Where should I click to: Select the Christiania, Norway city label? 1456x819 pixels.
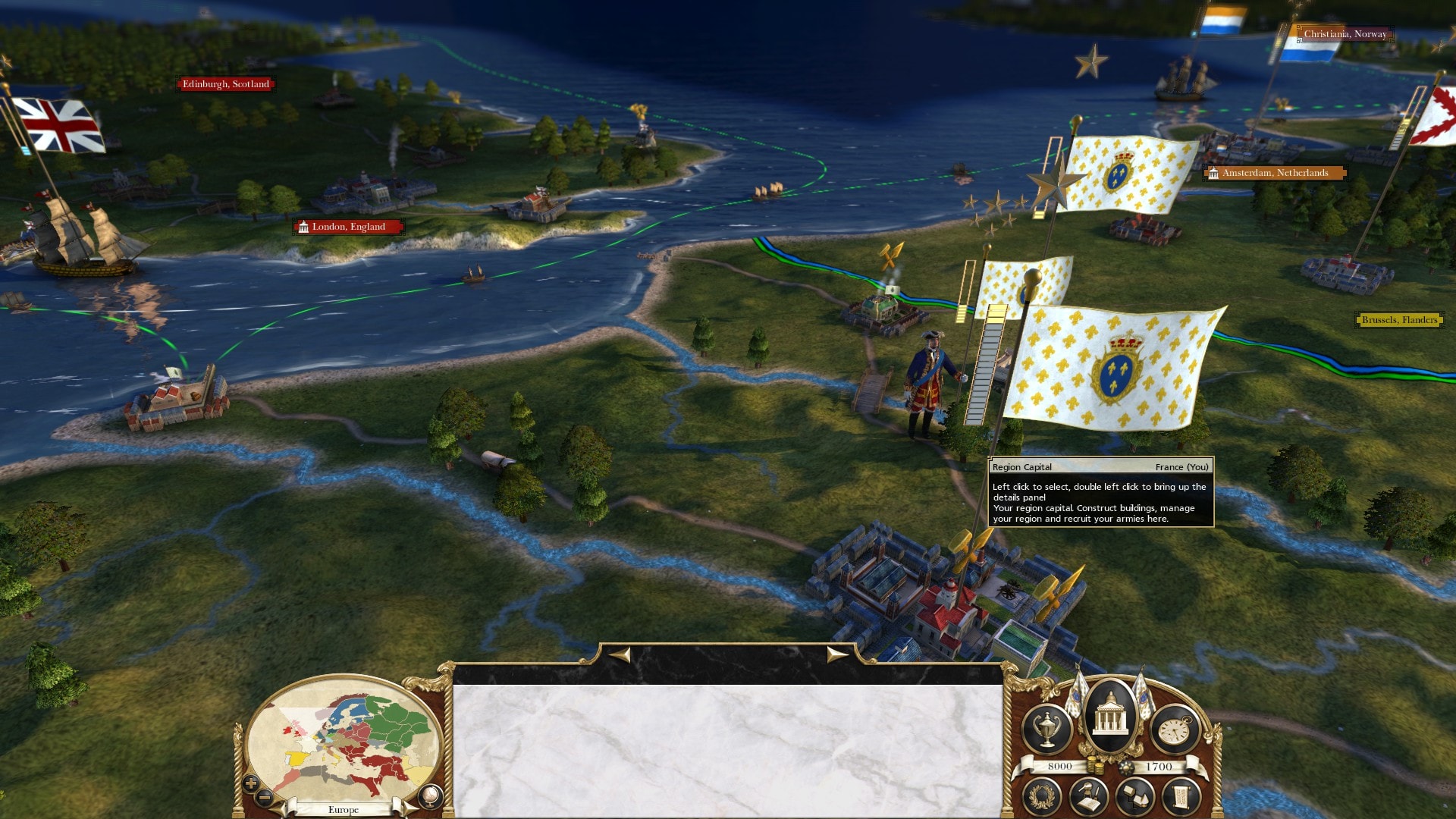click(x=1345, y=34)
